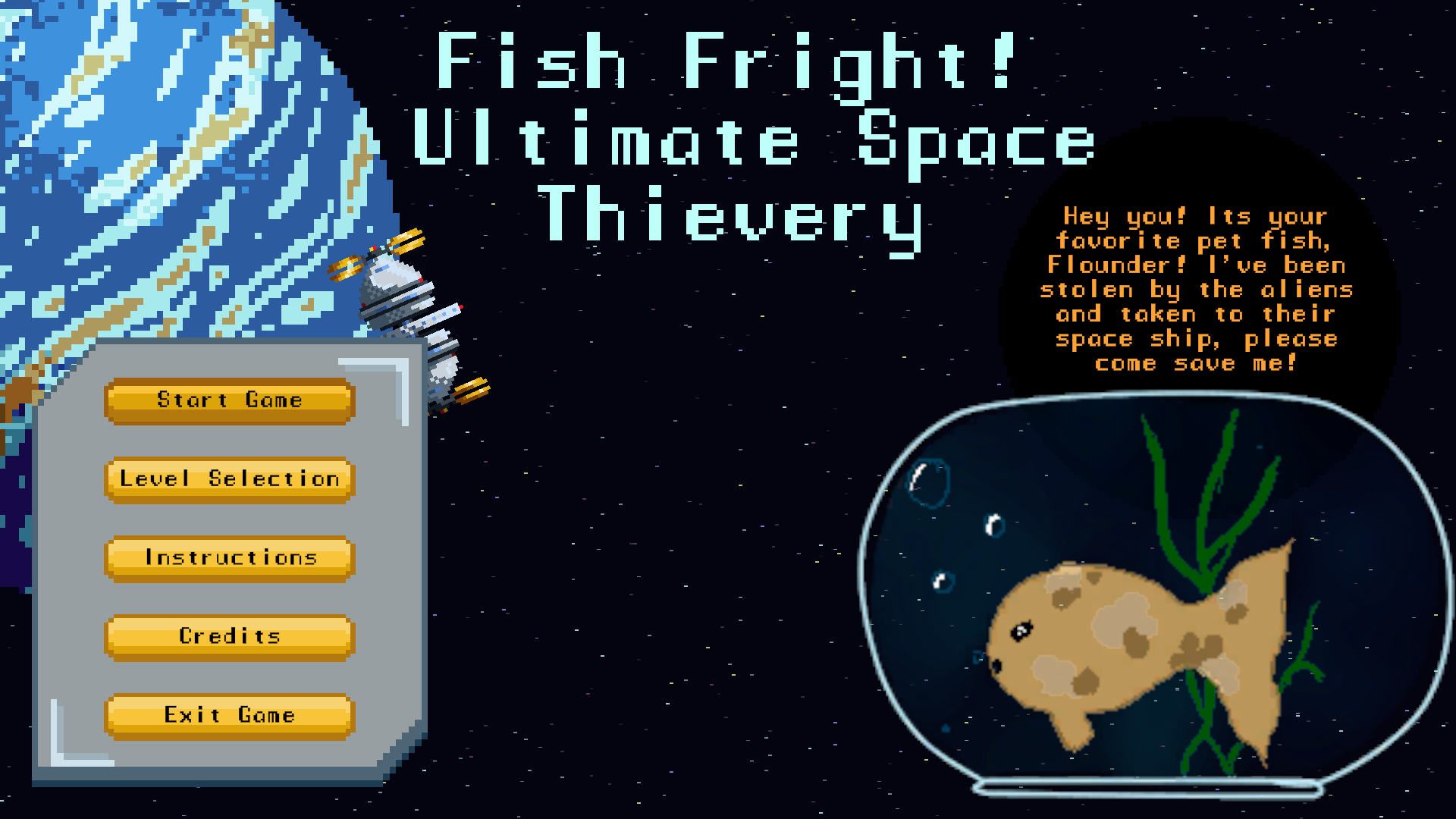View the Instructions
Image resolution: width=1456 pixels, height=819 pixels.
(229, 558)
